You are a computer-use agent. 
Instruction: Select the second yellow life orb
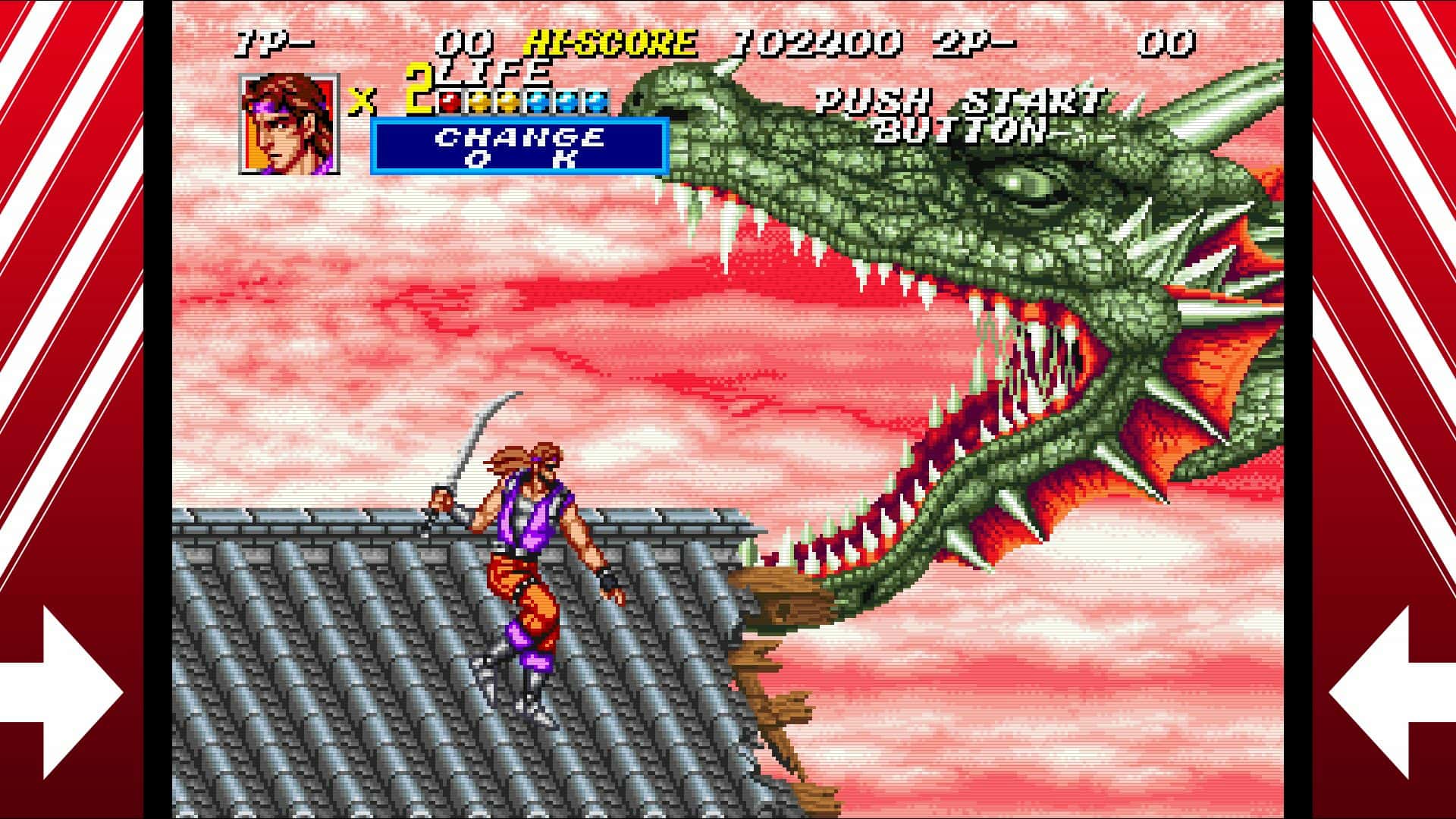pyautogui.click(x=508, y=102)
